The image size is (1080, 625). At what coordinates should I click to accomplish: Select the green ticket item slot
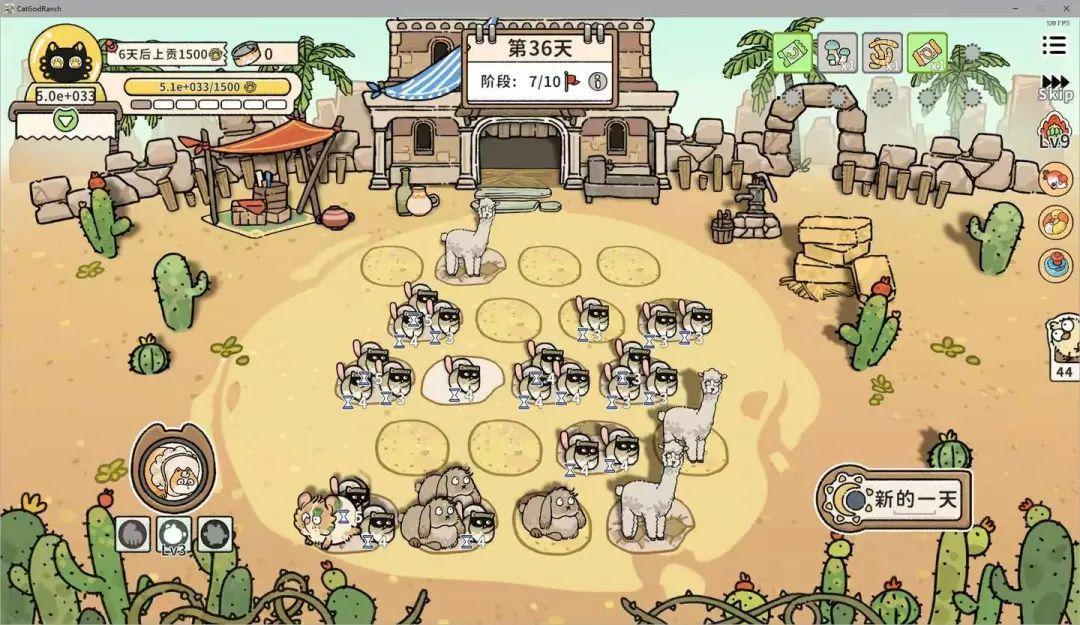click(x=792, y=52)
